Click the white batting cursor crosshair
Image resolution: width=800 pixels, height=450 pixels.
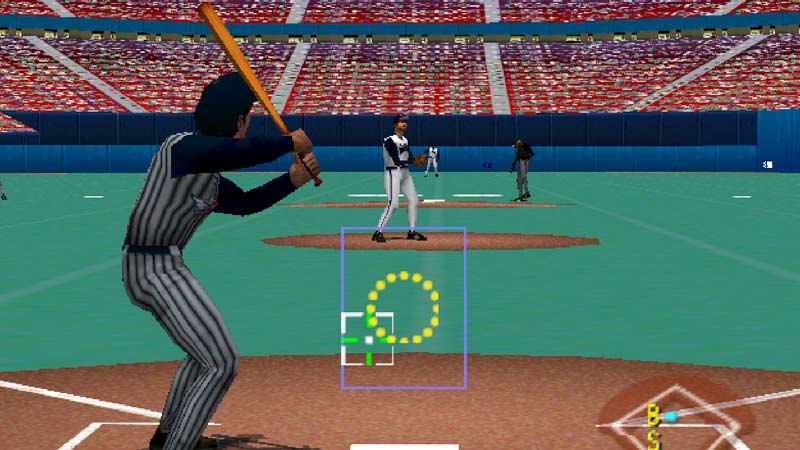[x=368, y=340]
